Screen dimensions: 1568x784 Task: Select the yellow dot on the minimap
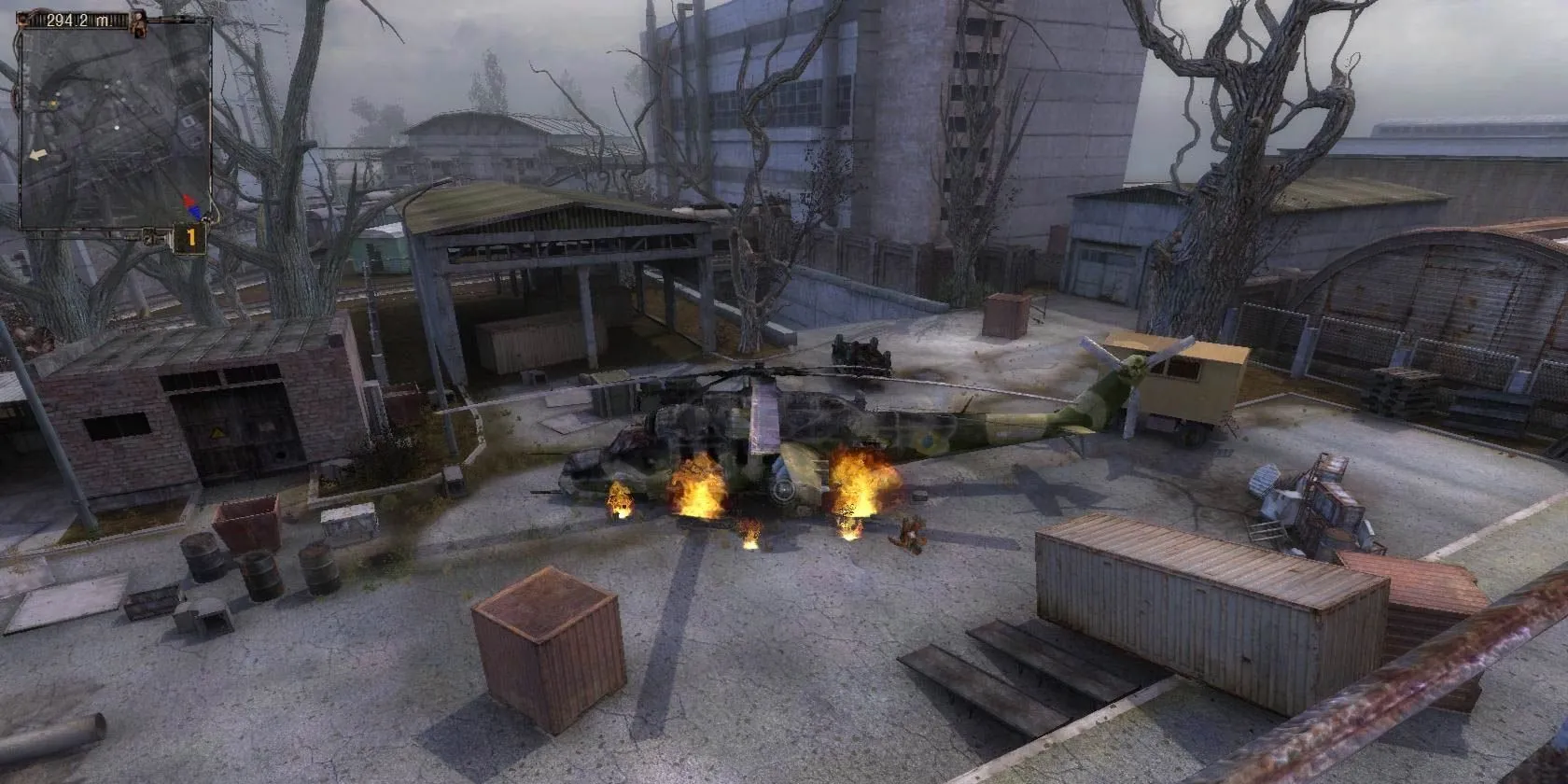[x=53, y=103]
